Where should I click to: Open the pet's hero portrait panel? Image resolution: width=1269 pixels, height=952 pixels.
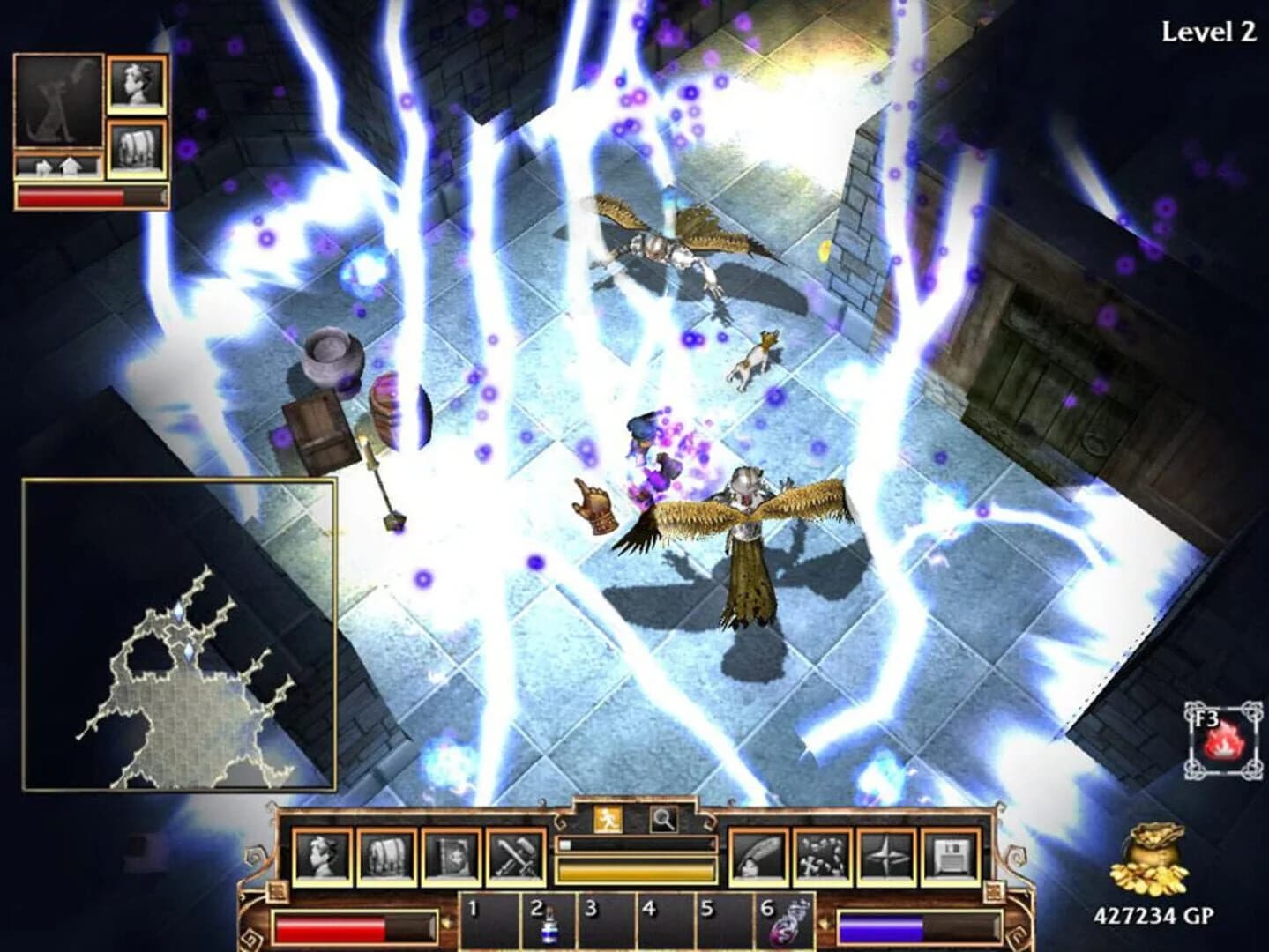pos(134,84)
